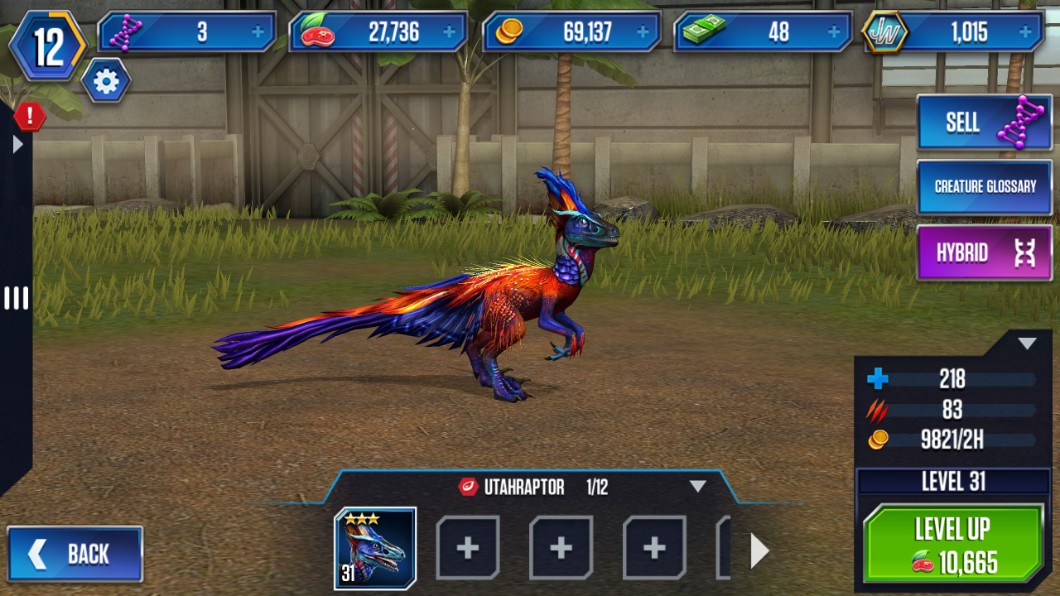This screenshot has width=1060, height=596.
Task: Sell the Utahraptor for DNA
Action: click(x=984, y=122)
